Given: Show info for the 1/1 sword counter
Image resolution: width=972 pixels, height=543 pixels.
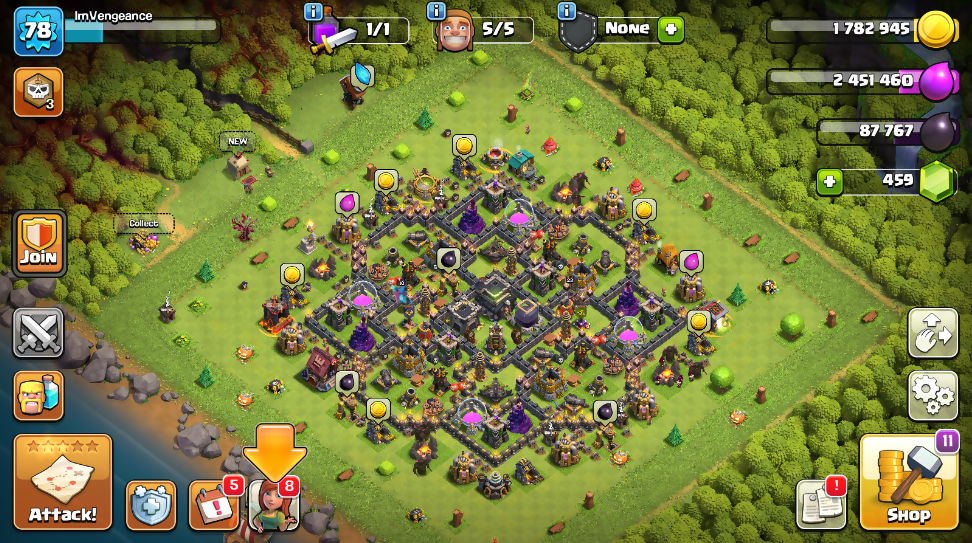Looking at the screenshot, I should [x=313, y=11].
